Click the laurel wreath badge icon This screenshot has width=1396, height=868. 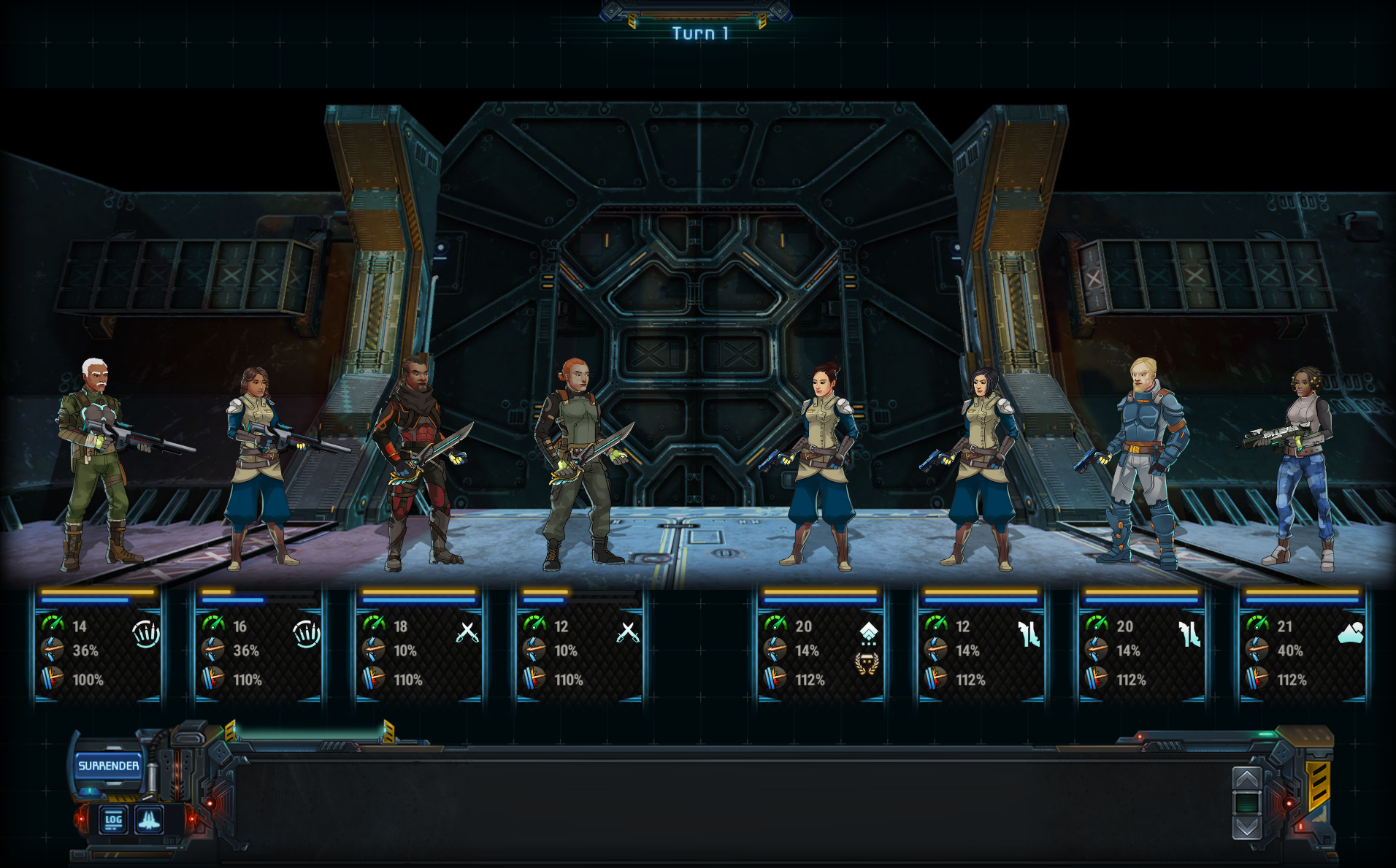pyautogui.click(x=867, y=663)
